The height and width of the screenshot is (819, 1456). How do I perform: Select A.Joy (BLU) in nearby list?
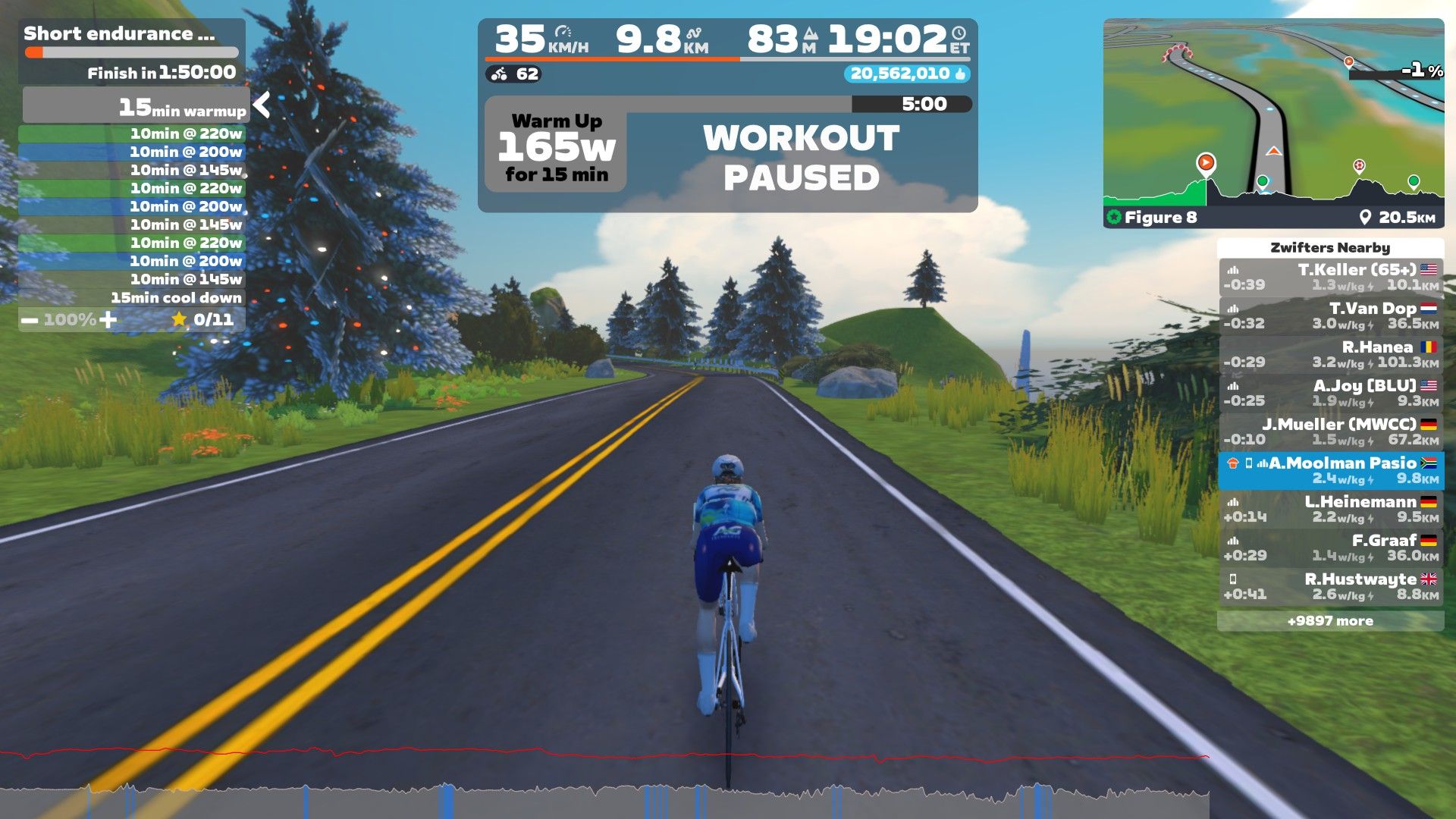pyautogui.click(x=1330, y=394)
